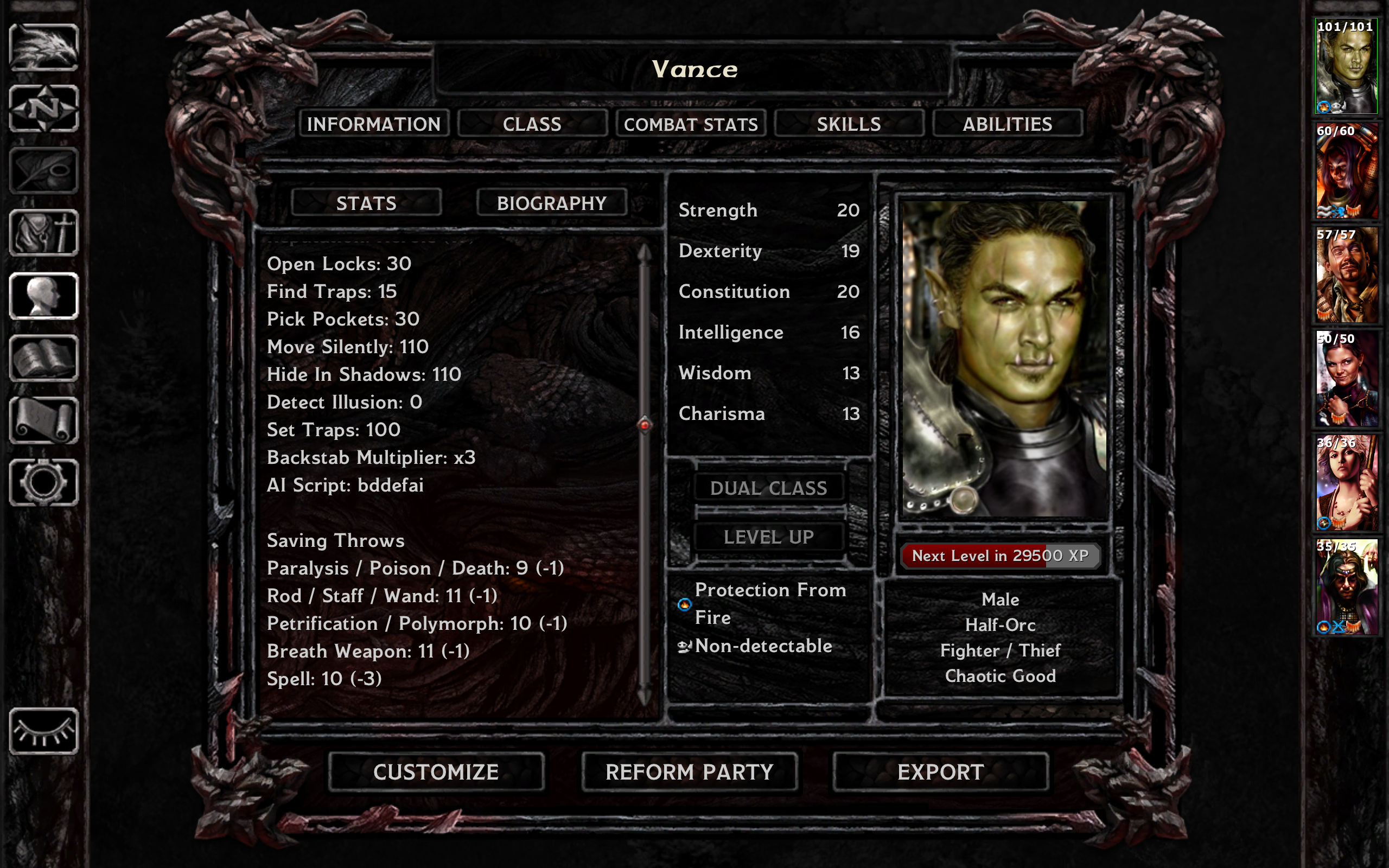Open the mage spellbook icon
The image size is (1389, 868).
tap(43, 359)
